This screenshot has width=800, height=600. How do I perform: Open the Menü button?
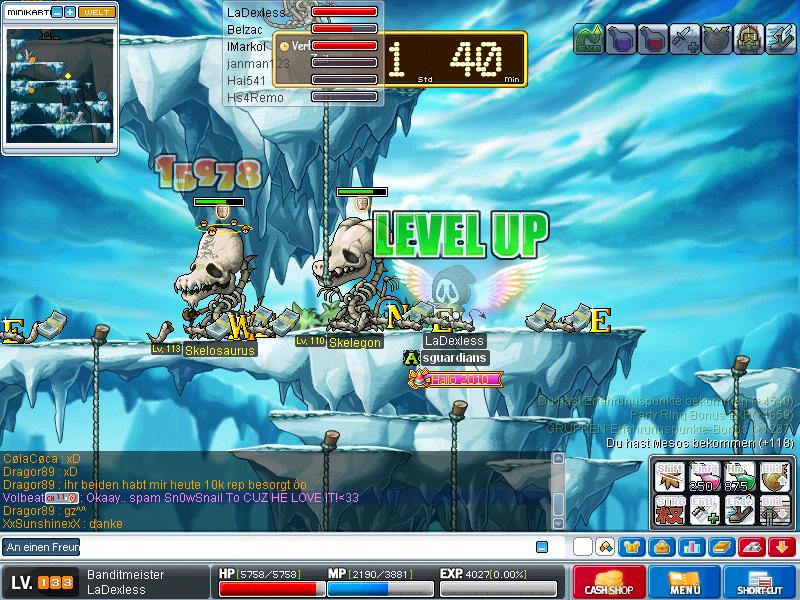tap(685, 582)
